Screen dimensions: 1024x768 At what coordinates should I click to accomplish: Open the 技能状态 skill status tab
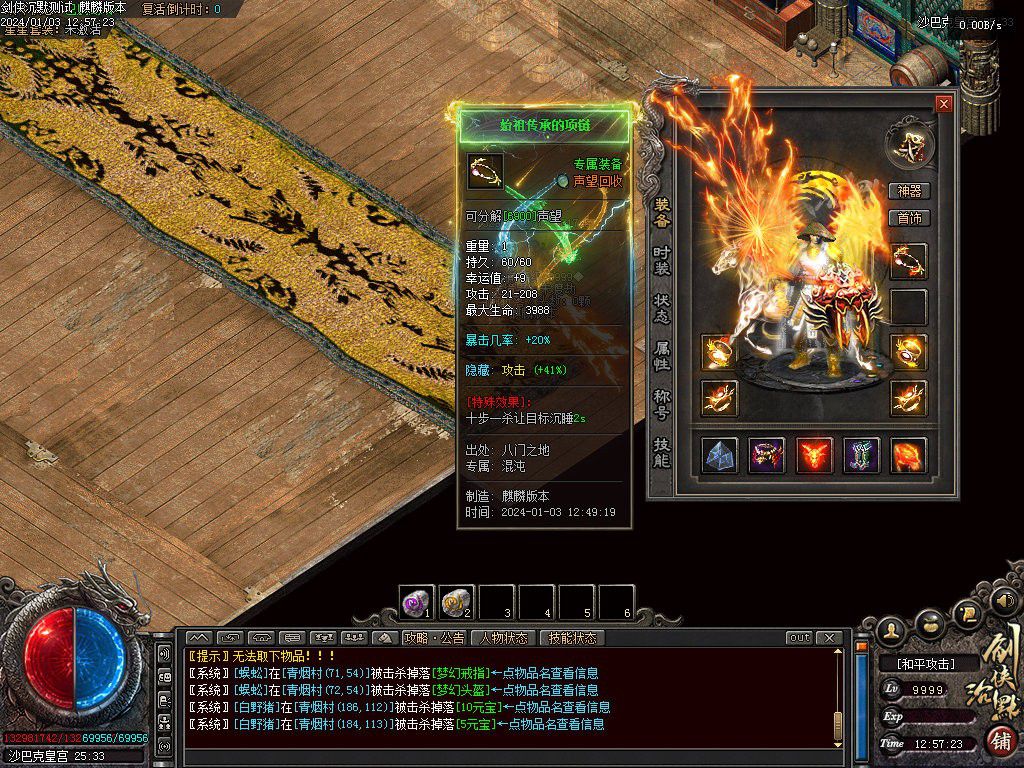(572, 638)
